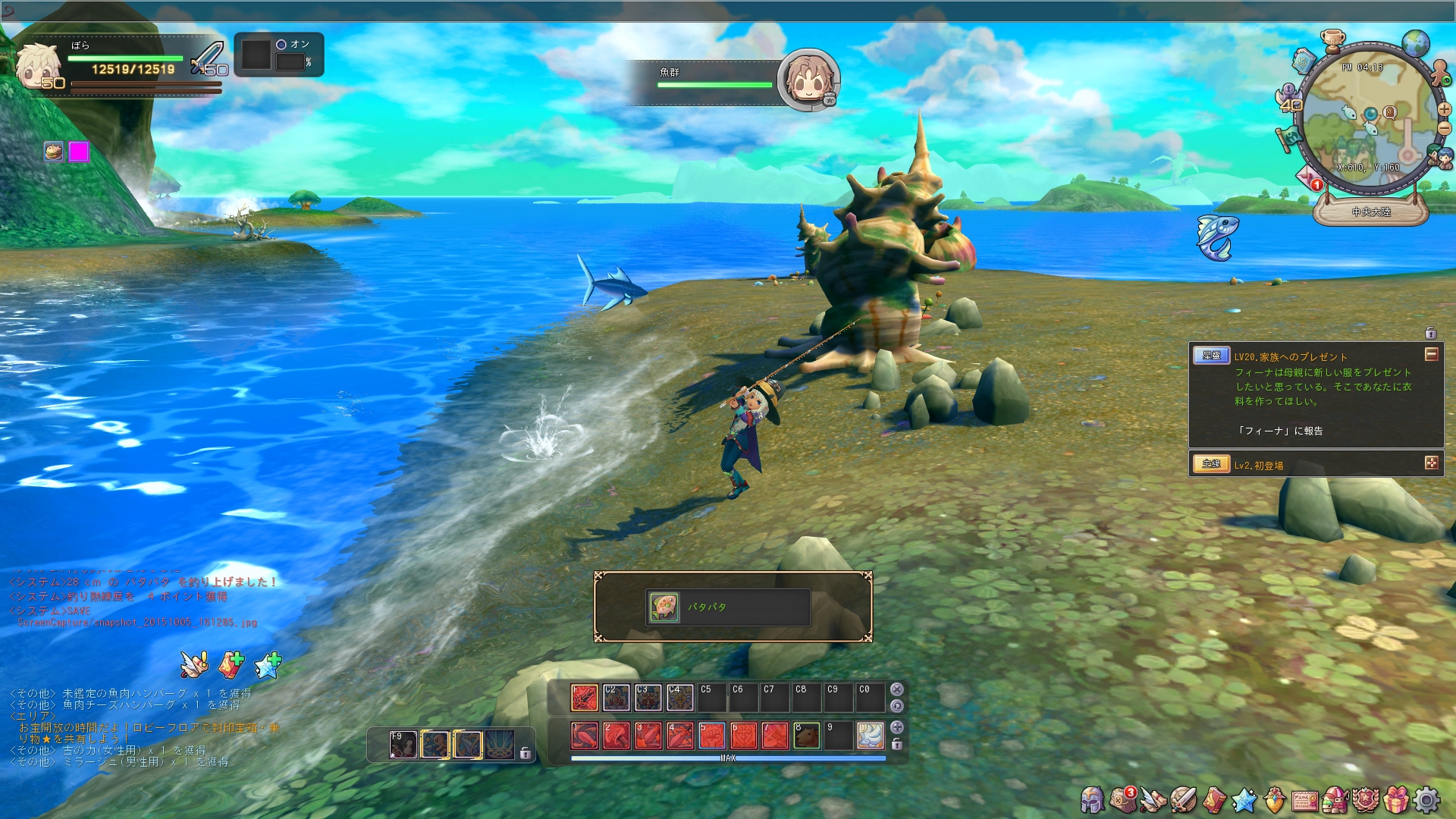Open the gift box menu icon
The width and height of the screenshot is (1456, 819).
[x=1395, y=799]
